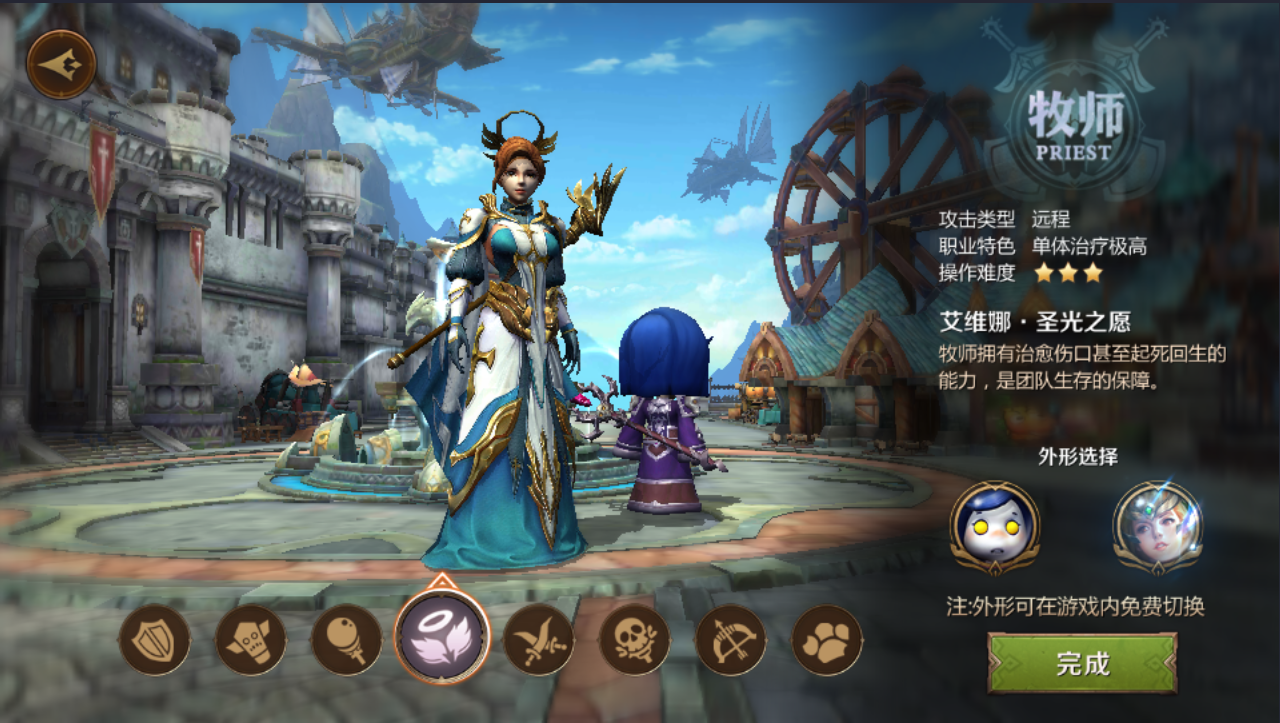Select the halo and wings Priest icon

pos(442,637)
